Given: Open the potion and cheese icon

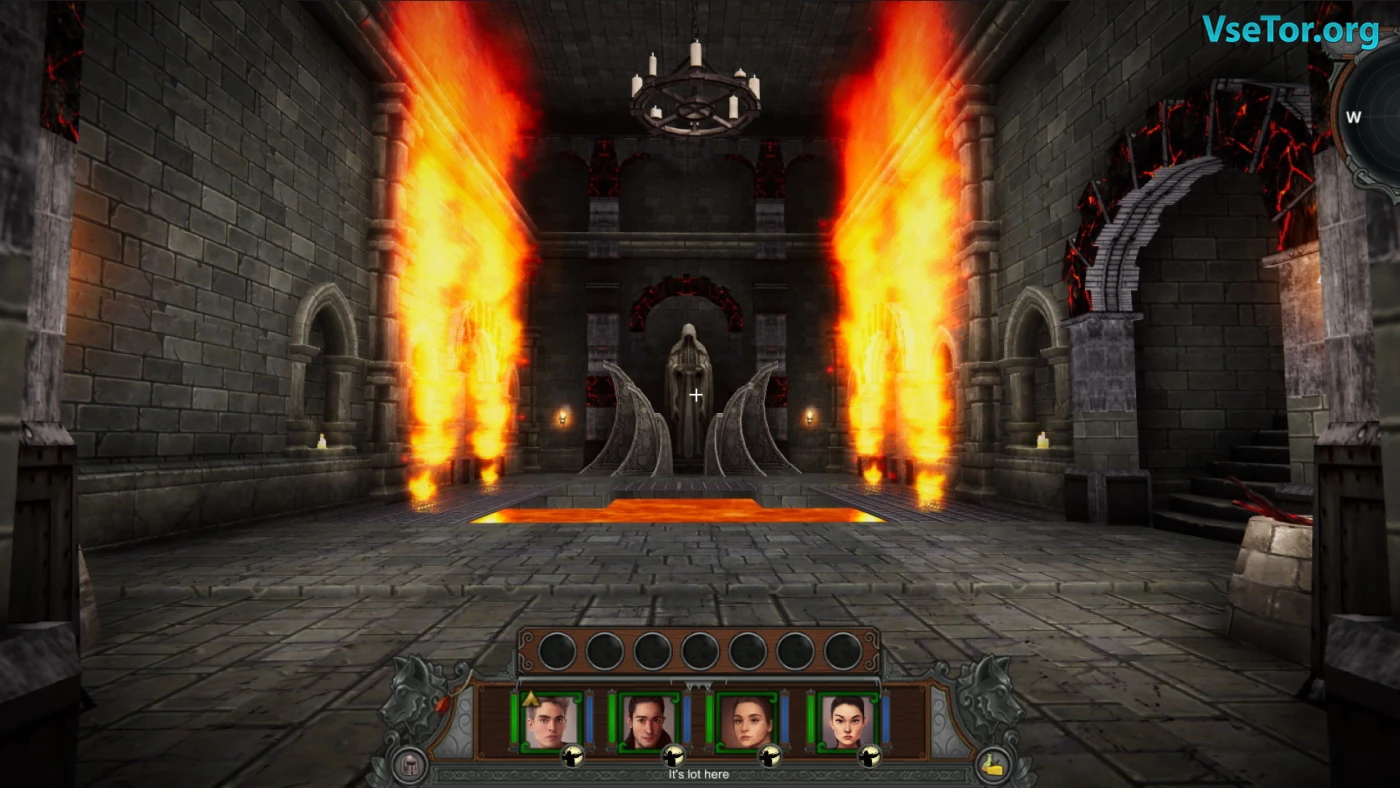Looking at the screenshot, I should (x=994, y=766).
